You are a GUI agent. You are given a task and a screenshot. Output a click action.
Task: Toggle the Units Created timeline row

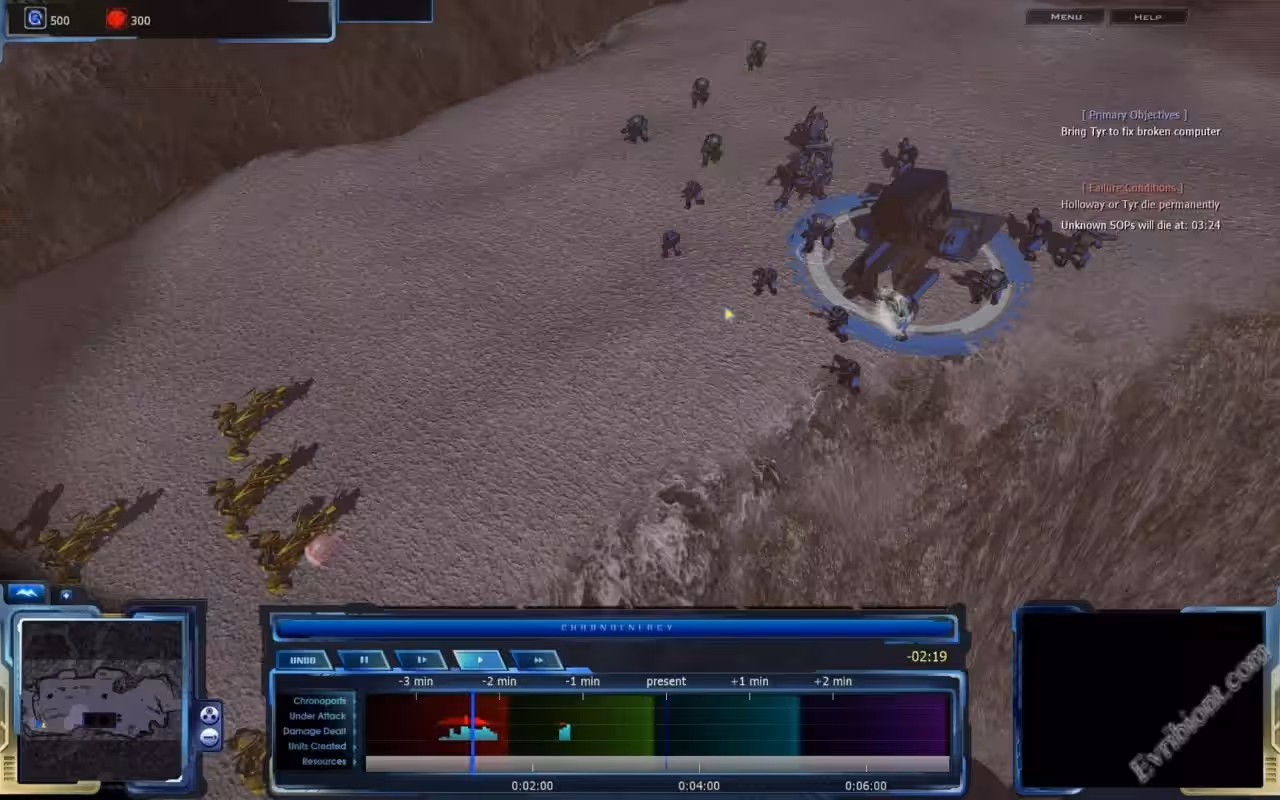coord(317,746)
